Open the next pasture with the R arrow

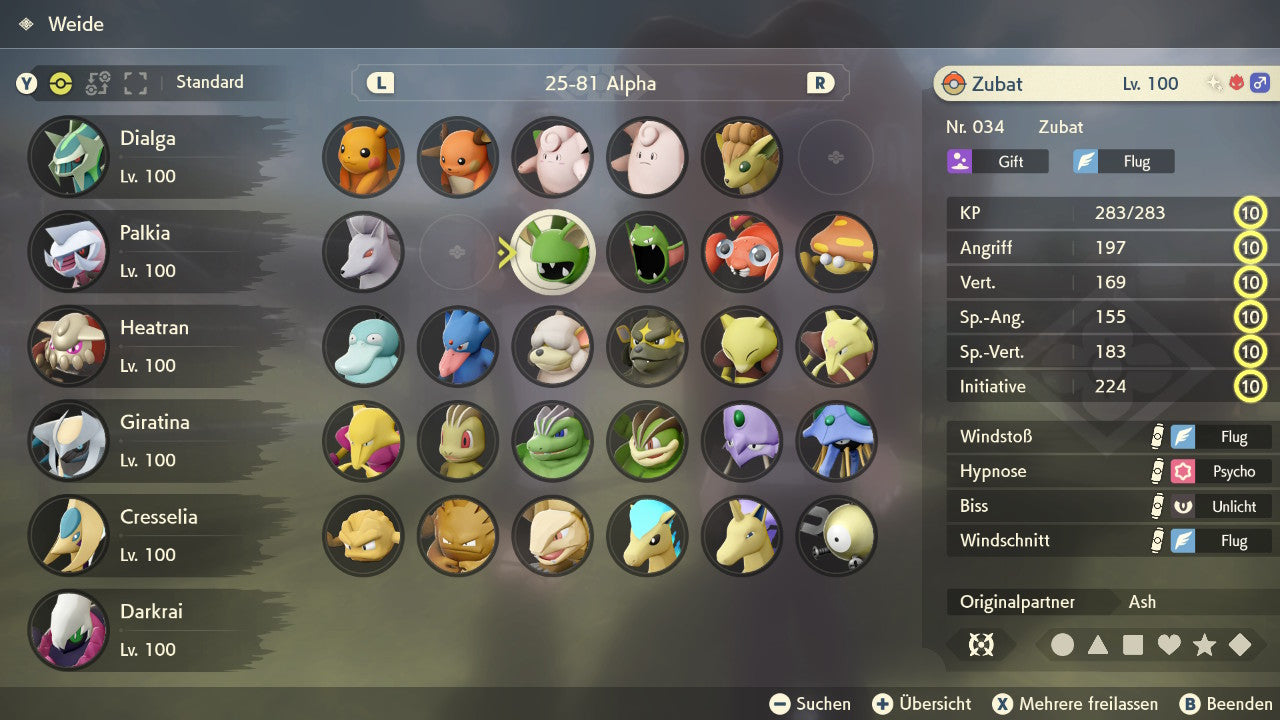coord(820,83)
